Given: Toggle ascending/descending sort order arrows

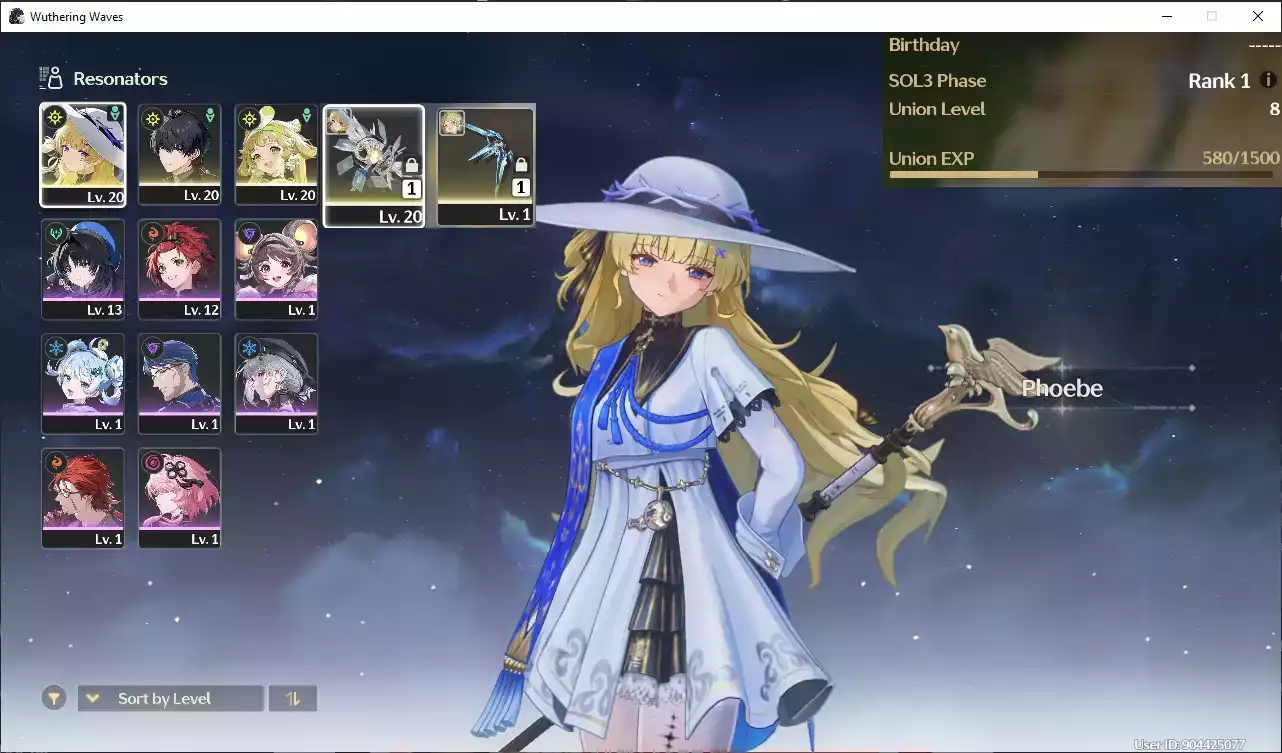Looking at the screenshot, I should point(293,698).
